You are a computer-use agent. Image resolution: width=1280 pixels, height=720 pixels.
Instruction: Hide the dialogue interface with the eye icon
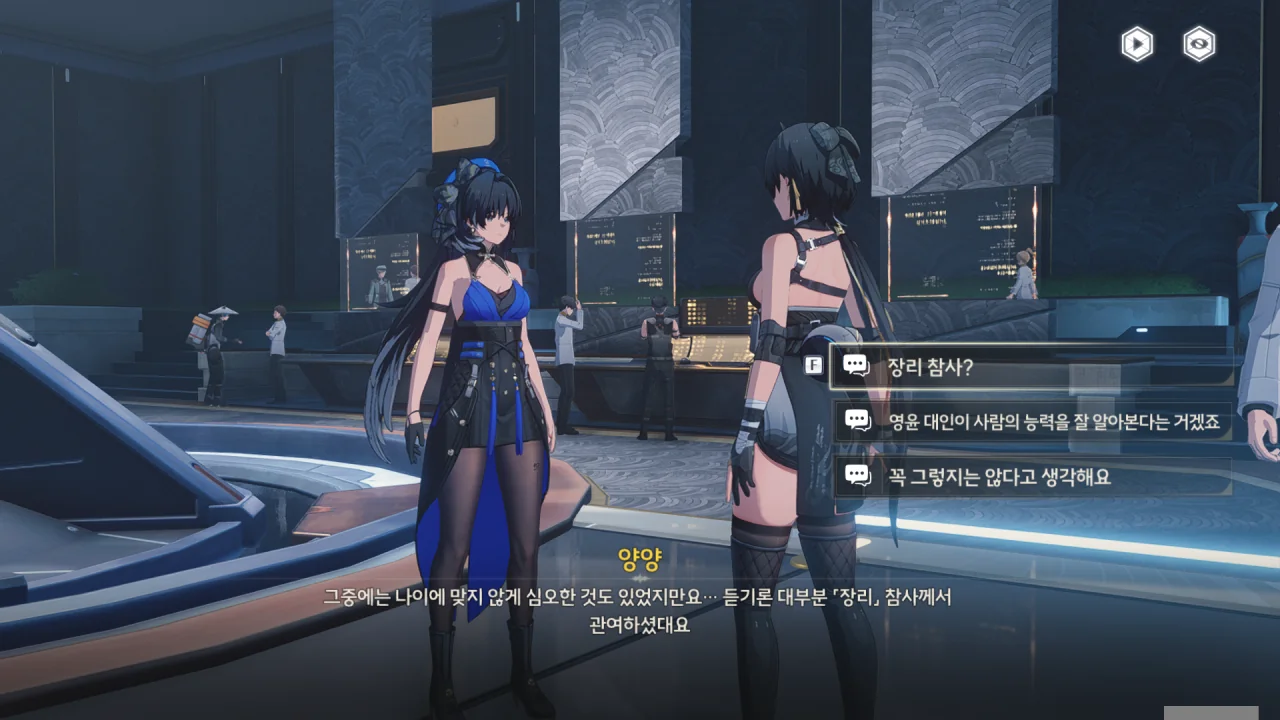pyautogui.click(x=1199, y=44)
